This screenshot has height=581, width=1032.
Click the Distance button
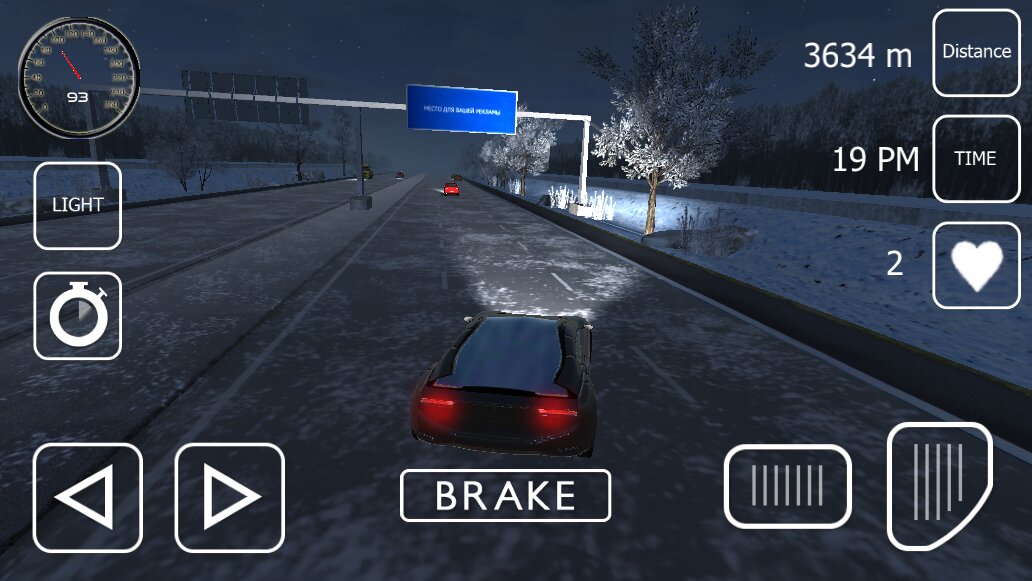click(976, 52)
